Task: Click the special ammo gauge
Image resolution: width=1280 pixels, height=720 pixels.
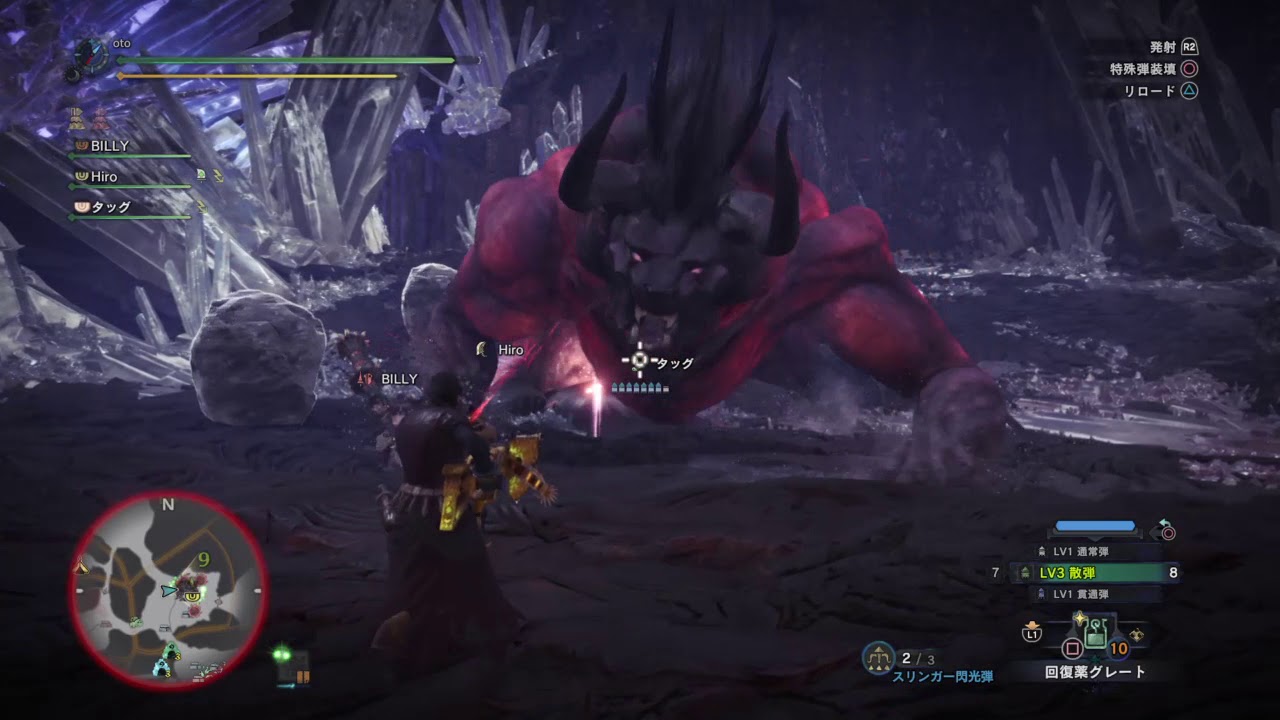Action: [x=1095, y=526]
